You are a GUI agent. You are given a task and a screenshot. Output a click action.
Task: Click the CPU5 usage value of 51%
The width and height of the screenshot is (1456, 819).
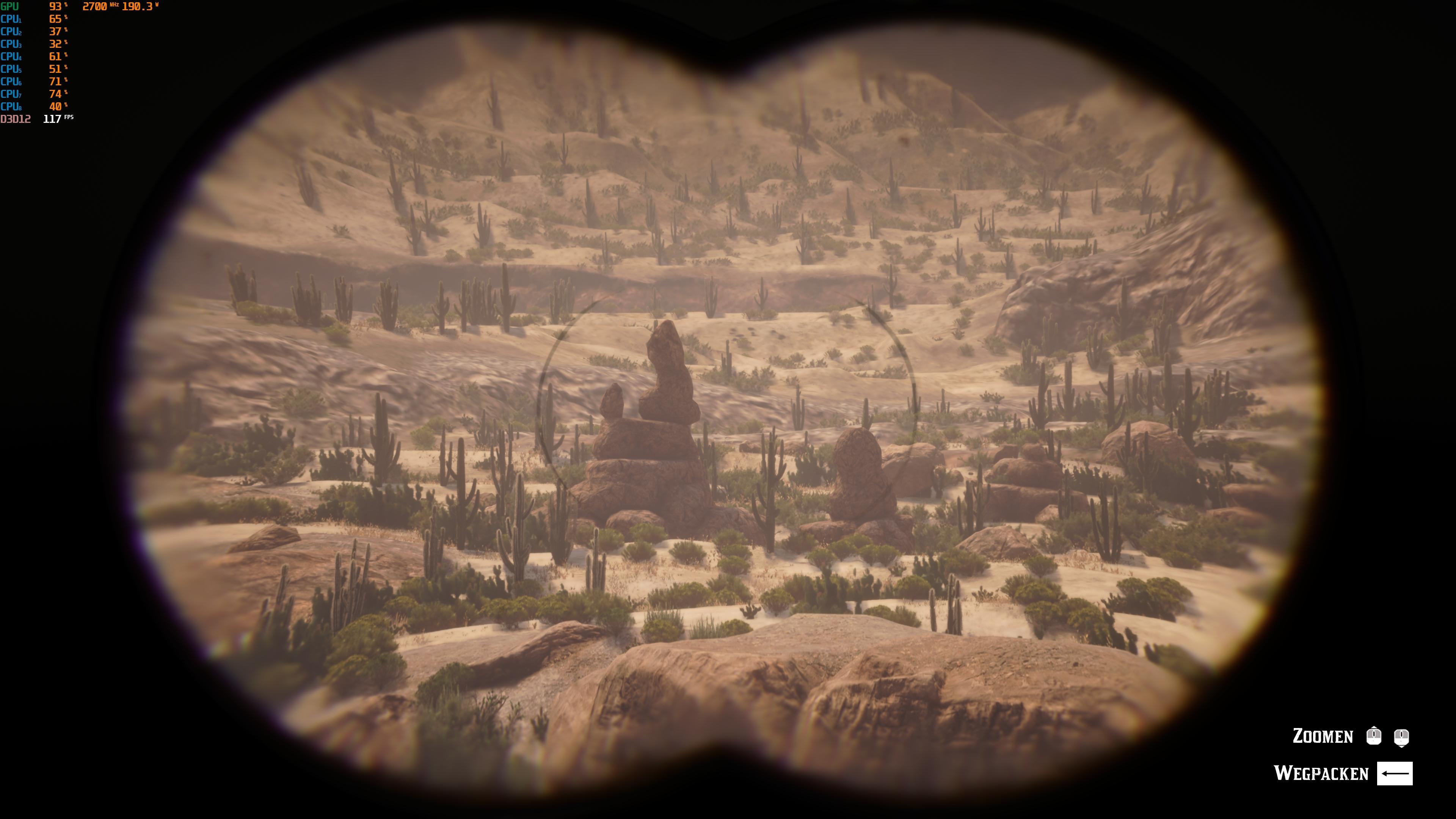coord(55,69)
